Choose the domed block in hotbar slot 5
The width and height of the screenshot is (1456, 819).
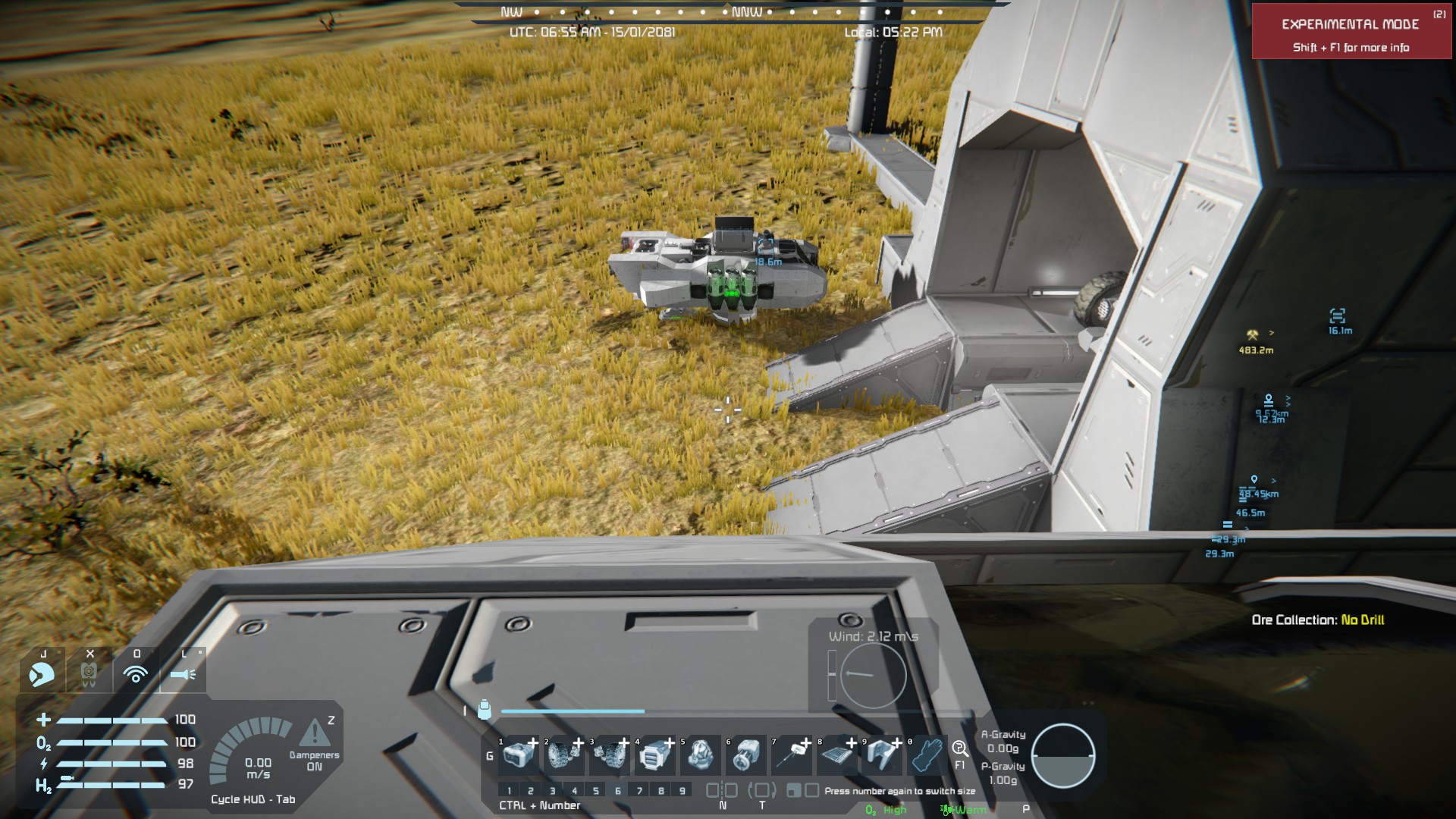click(x=700, y=755)
